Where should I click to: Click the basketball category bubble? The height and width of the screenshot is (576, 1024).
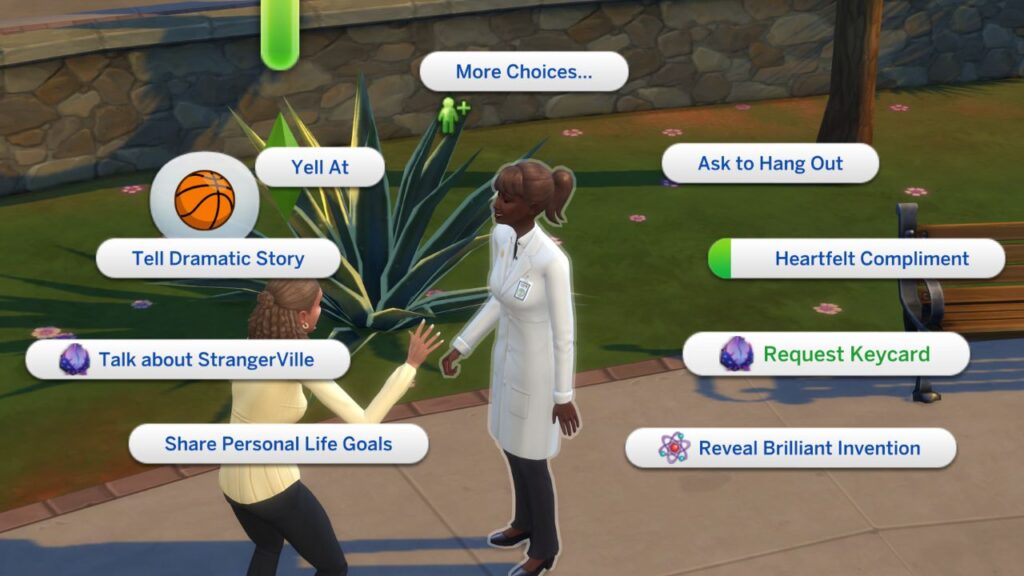coord(204,200)
